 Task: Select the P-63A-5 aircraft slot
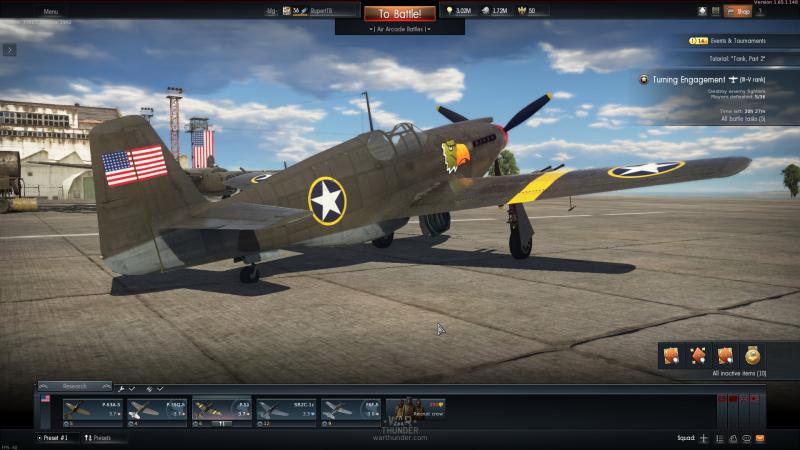tap(91, 409)
